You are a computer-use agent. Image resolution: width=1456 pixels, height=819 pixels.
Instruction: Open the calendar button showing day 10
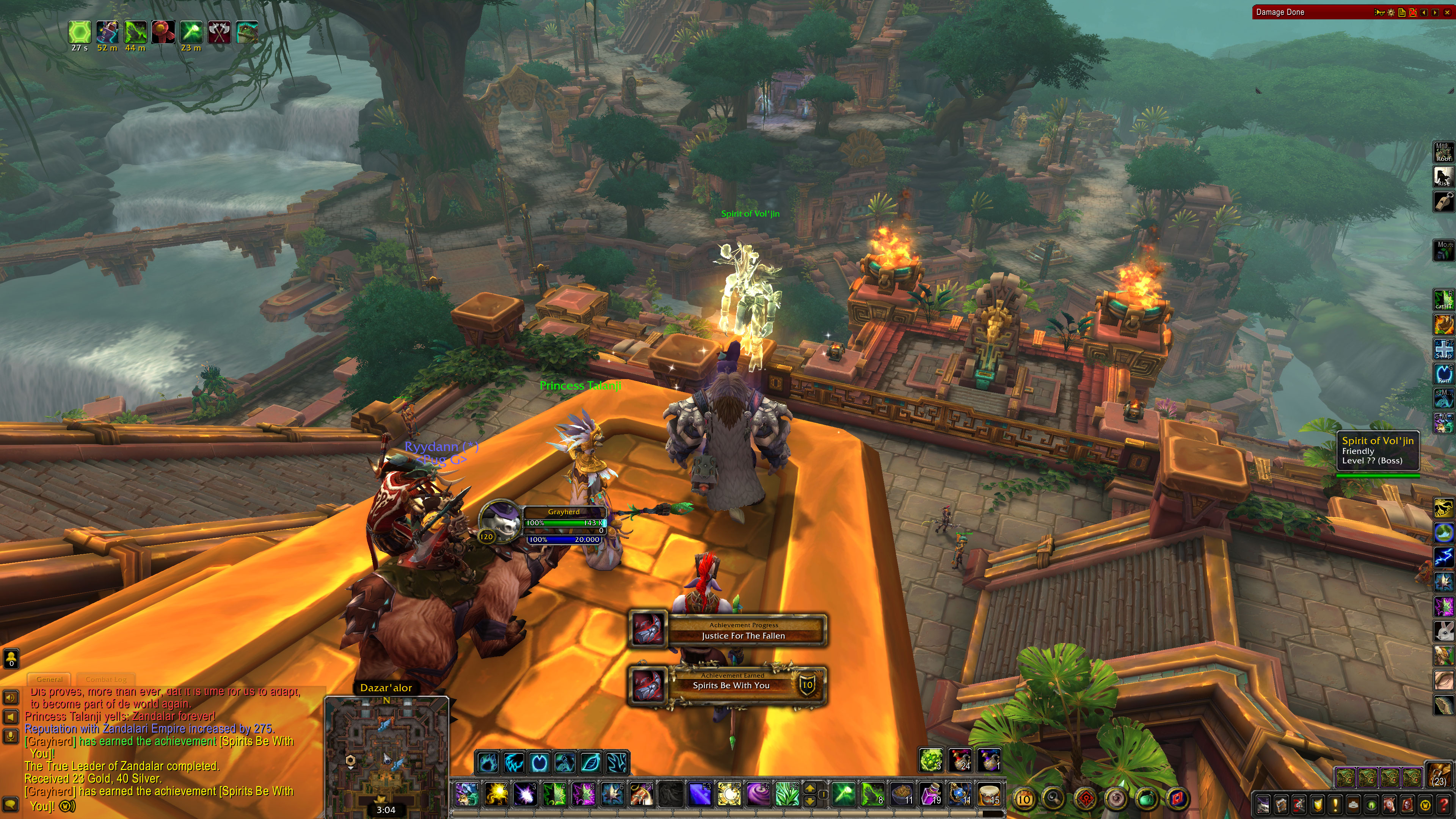point(1024,799)
